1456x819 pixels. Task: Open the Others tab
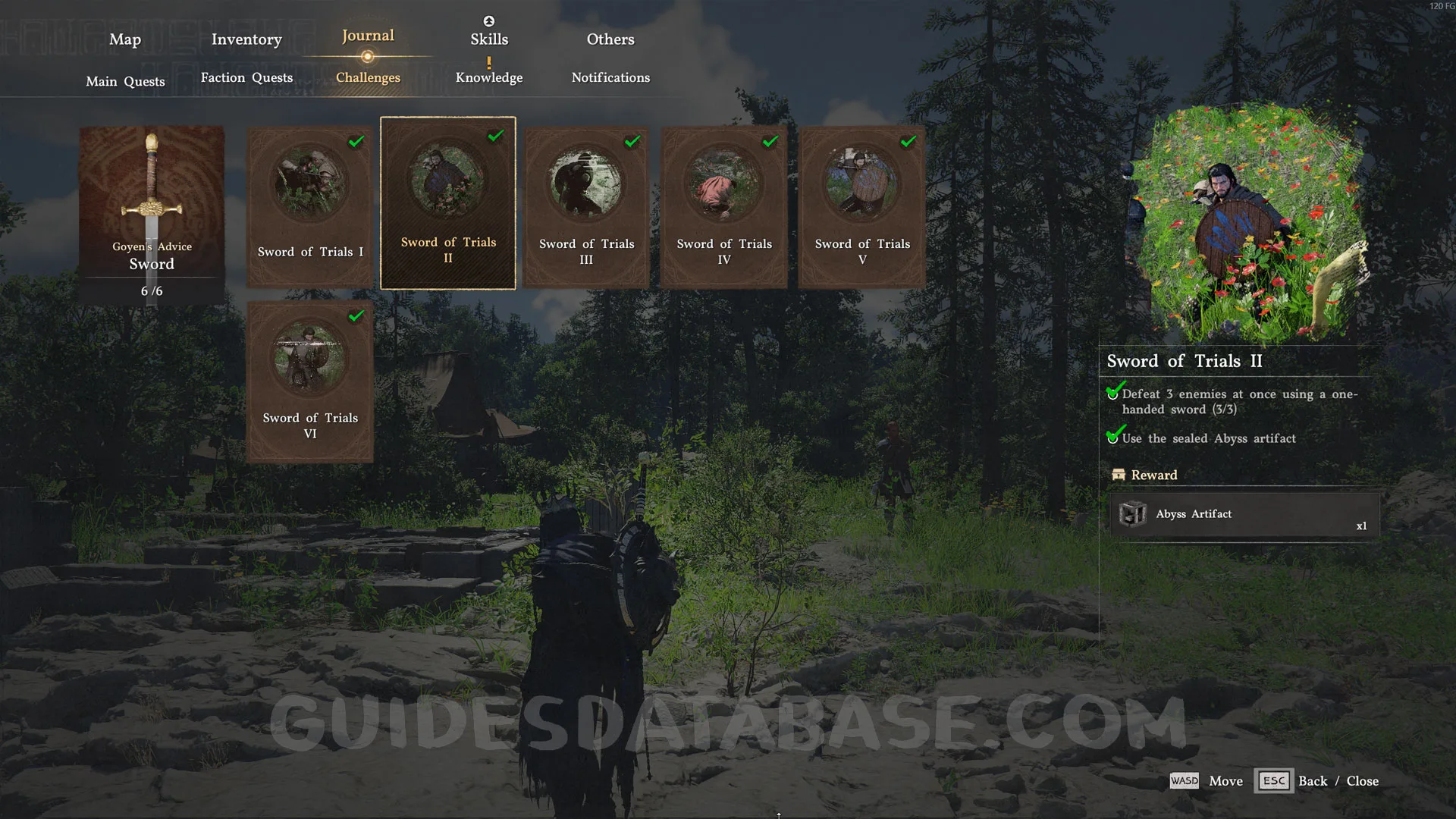point(610,39)
